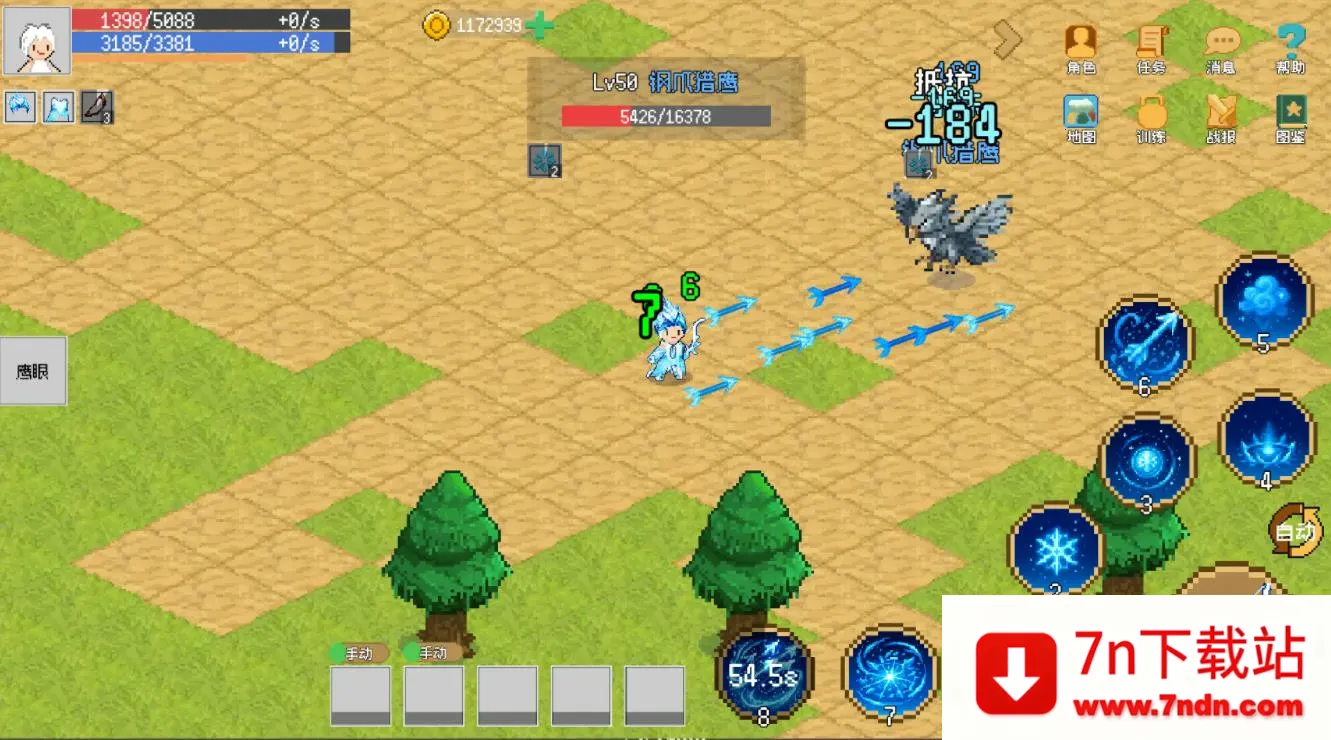Viewport: 1331px width, 740px height.
Task: Select the skill 8 icon on cooldown
Action: point(764,674)
